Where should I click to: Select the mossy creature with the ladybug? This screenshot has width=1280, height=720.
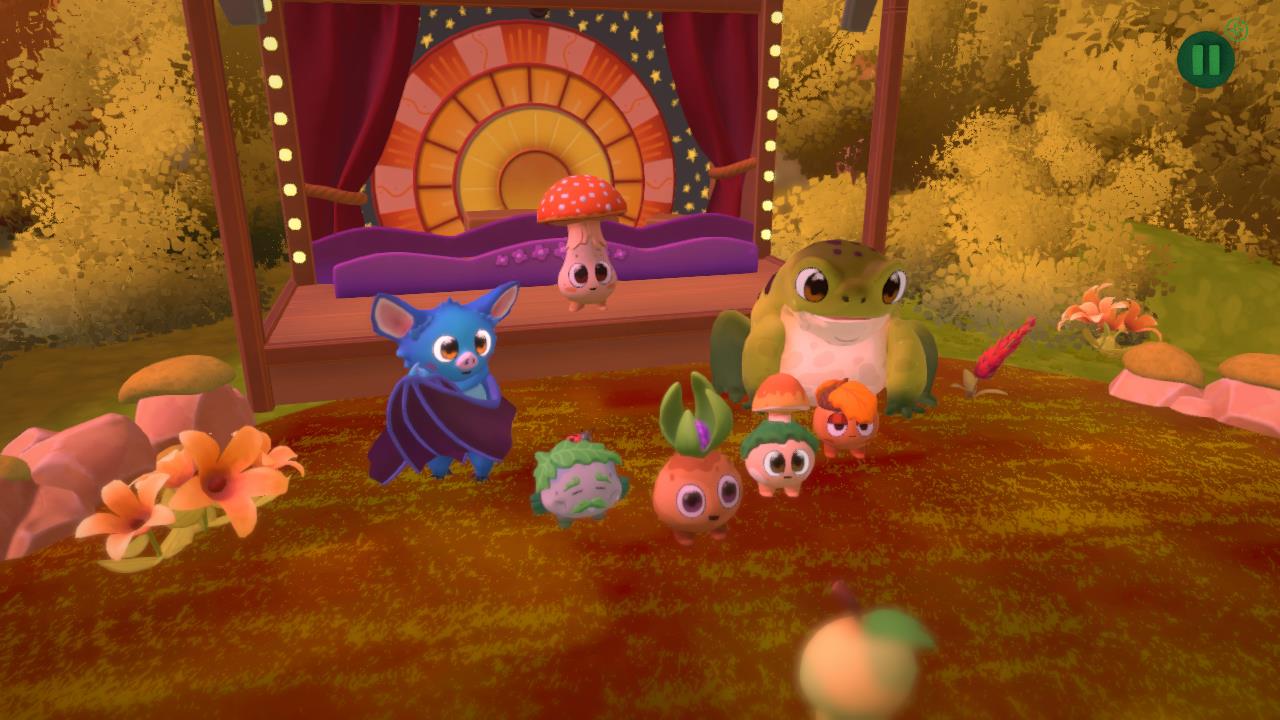click(578, 490)
